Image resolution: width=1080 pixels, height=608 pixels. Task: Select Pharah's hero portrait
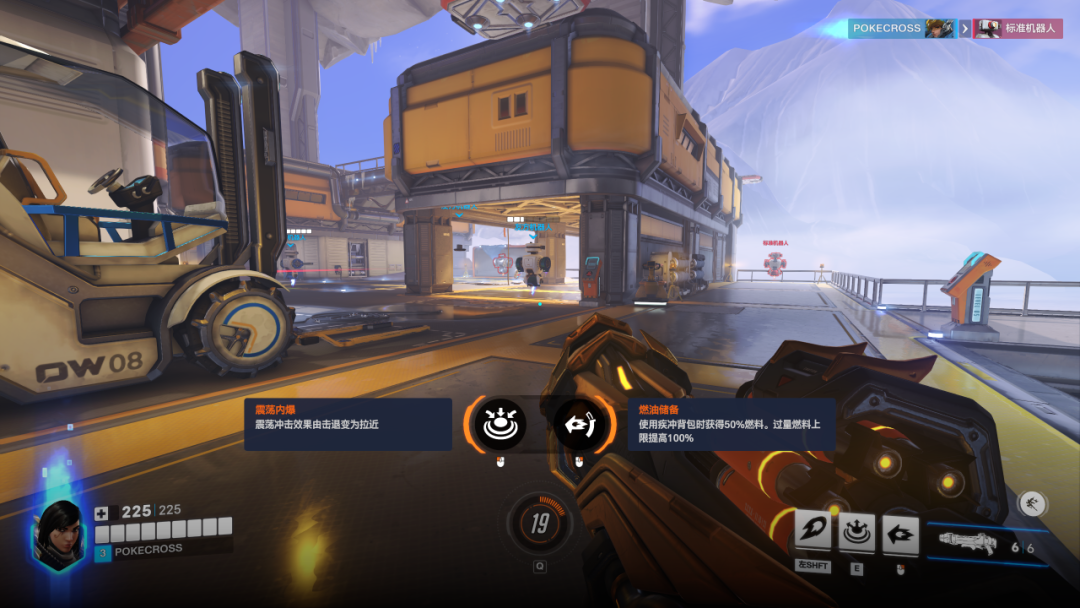click(59, 534)
